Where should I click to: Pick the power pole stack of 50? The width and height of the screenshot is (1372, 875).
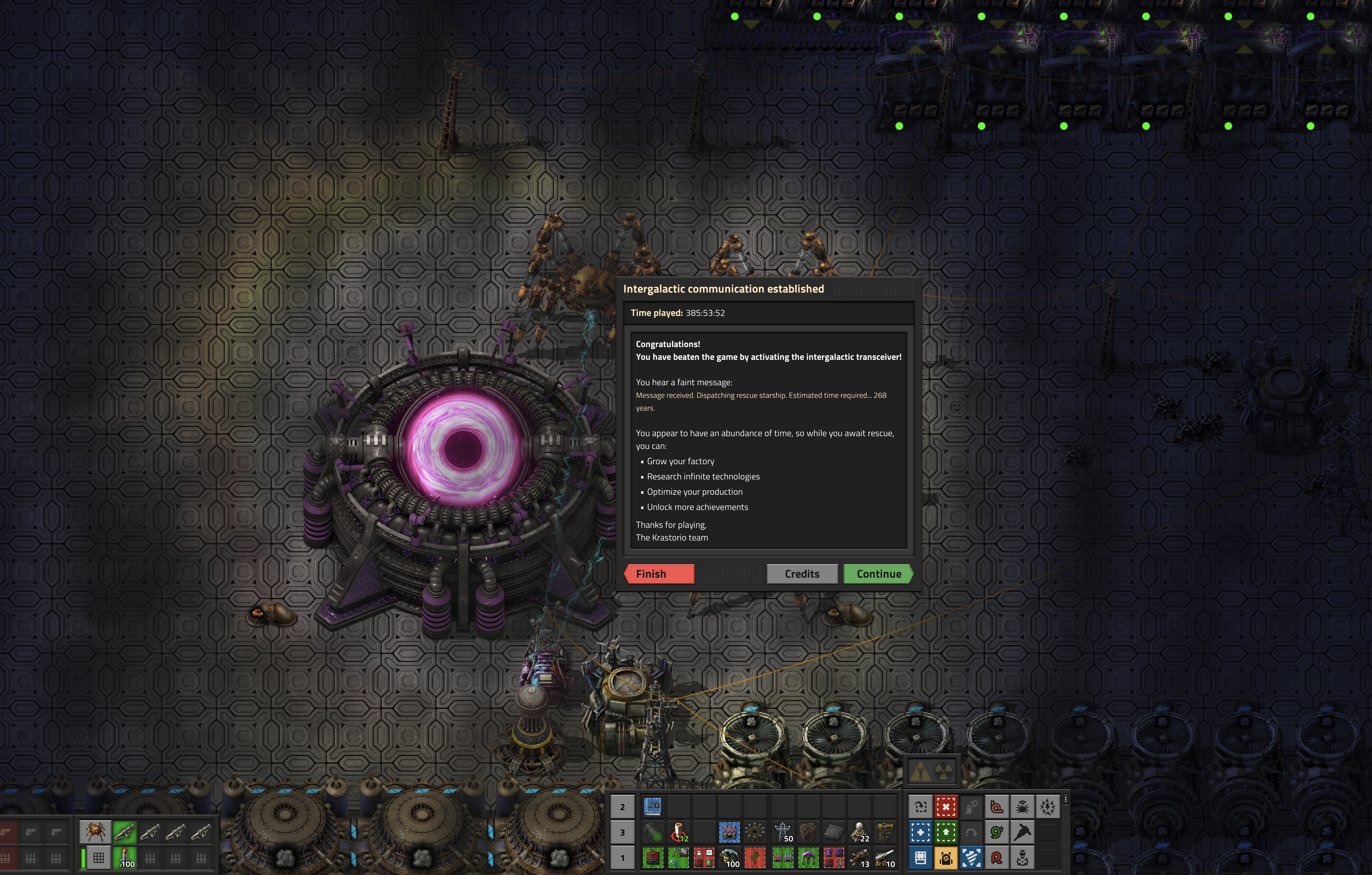pyautogui.click(x=783, y=832)
